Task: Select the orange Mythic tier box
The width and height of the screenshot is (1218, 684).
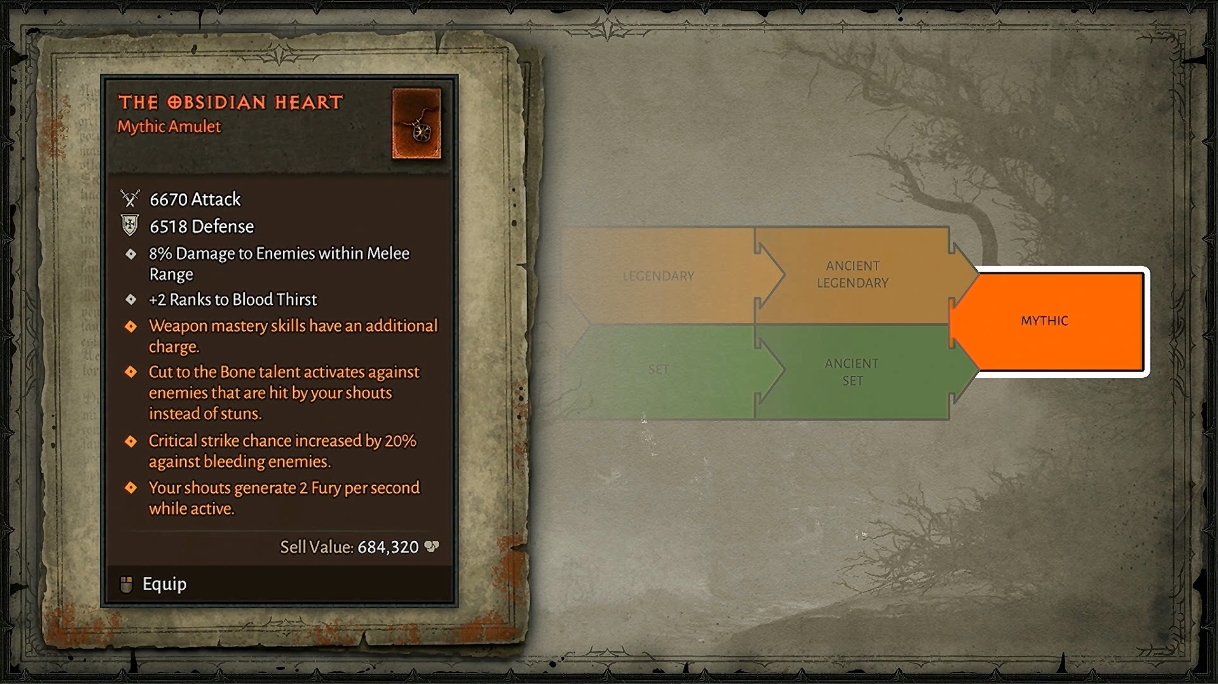Action: pyautogui.click(x=1050, y=321)
